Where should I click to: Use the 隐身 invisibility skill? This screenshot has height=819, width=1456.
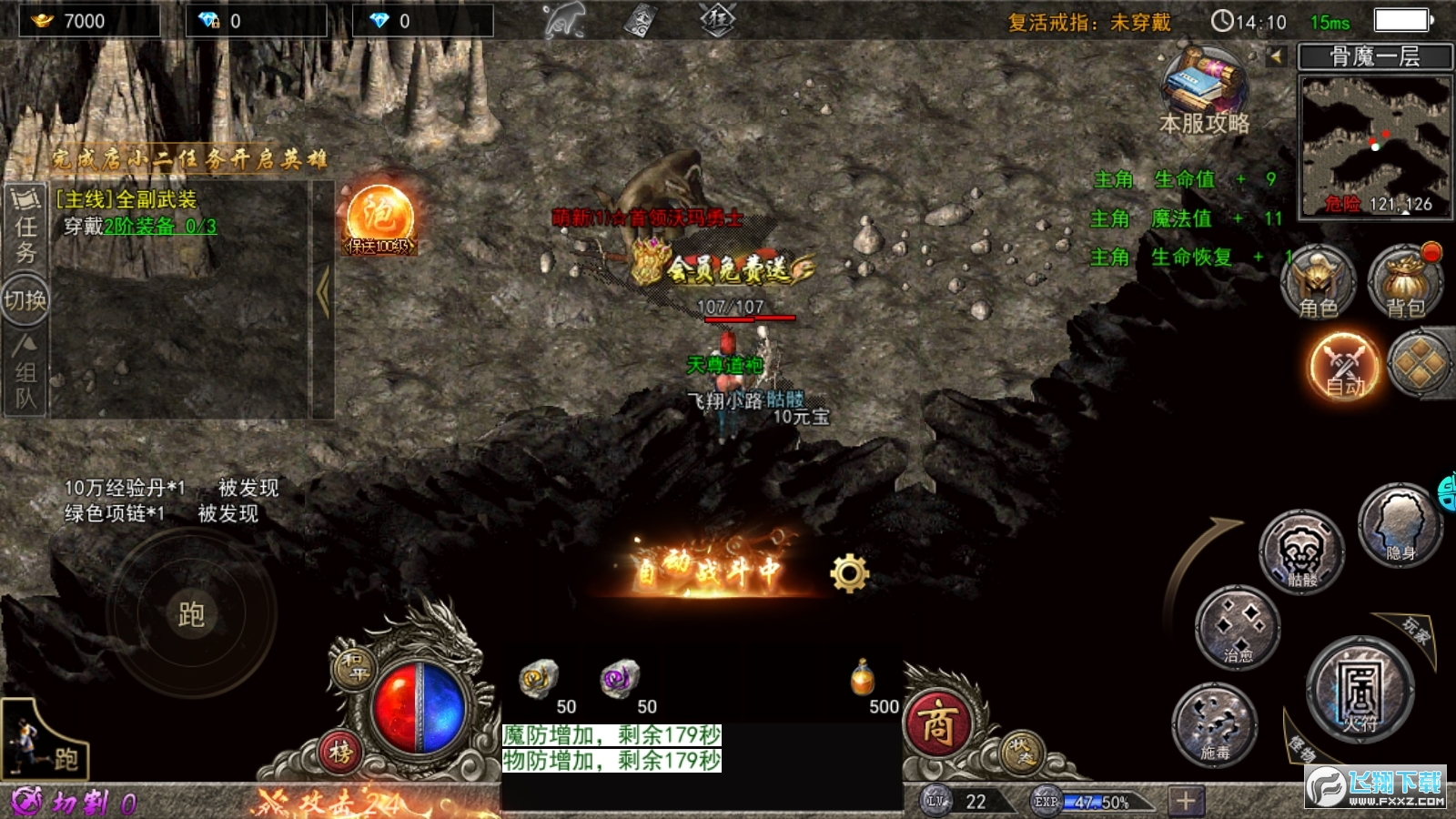click(x=1400, y=525)
